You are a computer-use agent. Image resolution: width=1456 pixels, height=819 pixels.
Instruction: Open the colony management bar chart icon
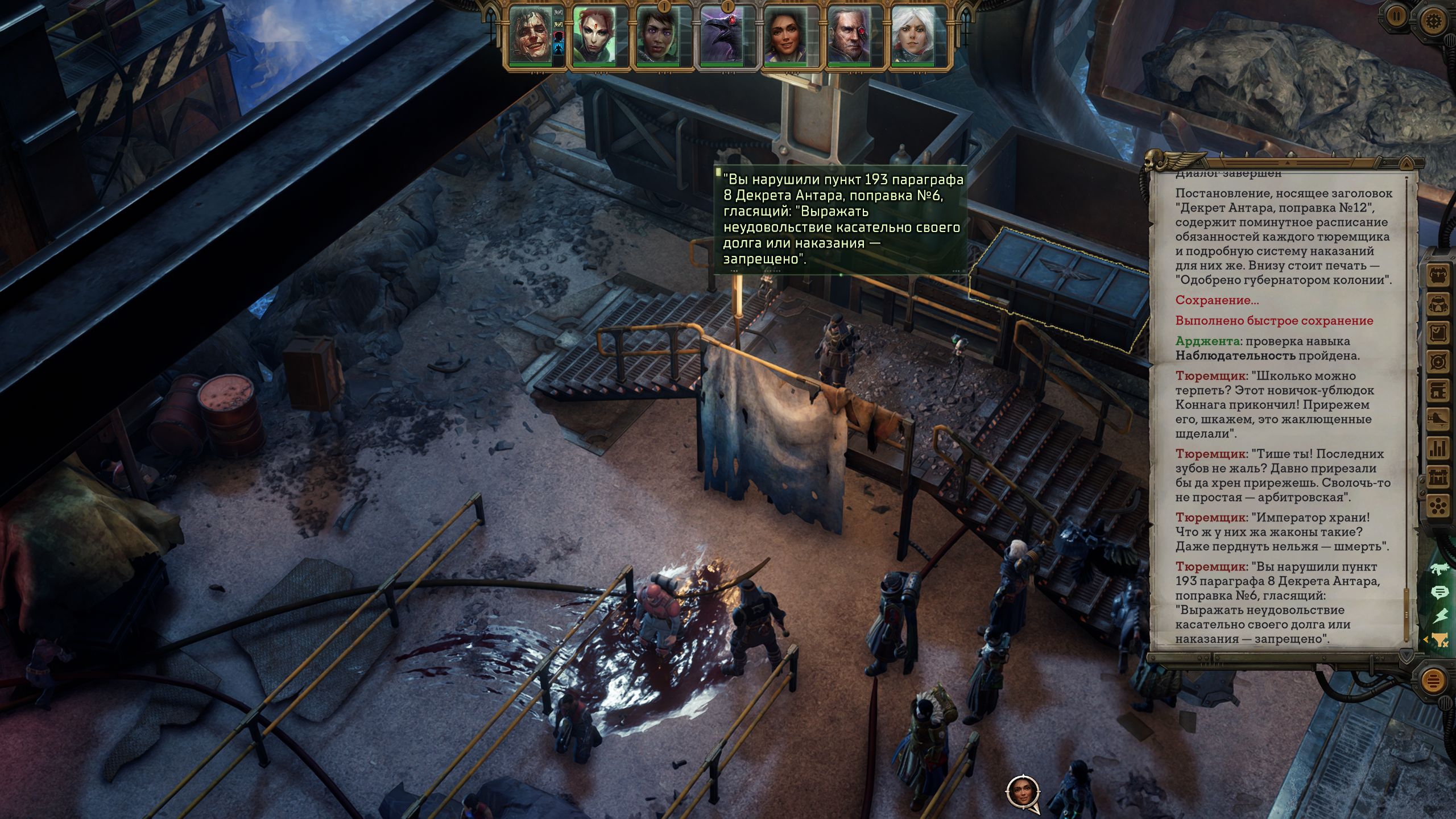pyautogui.click(x=1438, y=448)
